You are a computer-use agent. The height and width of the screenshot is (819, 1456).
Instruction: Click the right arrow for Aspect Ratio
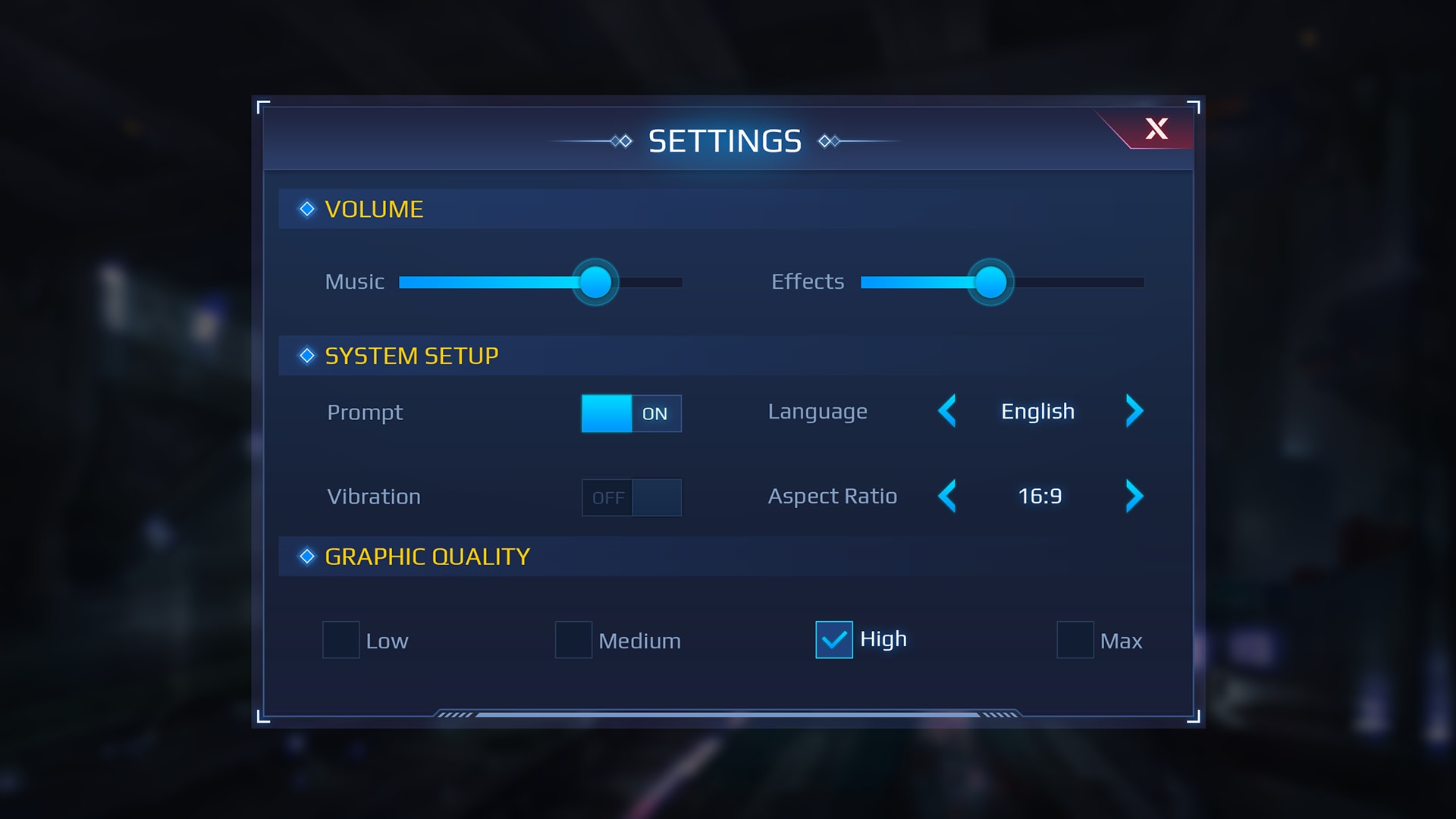click(1134, 497)
